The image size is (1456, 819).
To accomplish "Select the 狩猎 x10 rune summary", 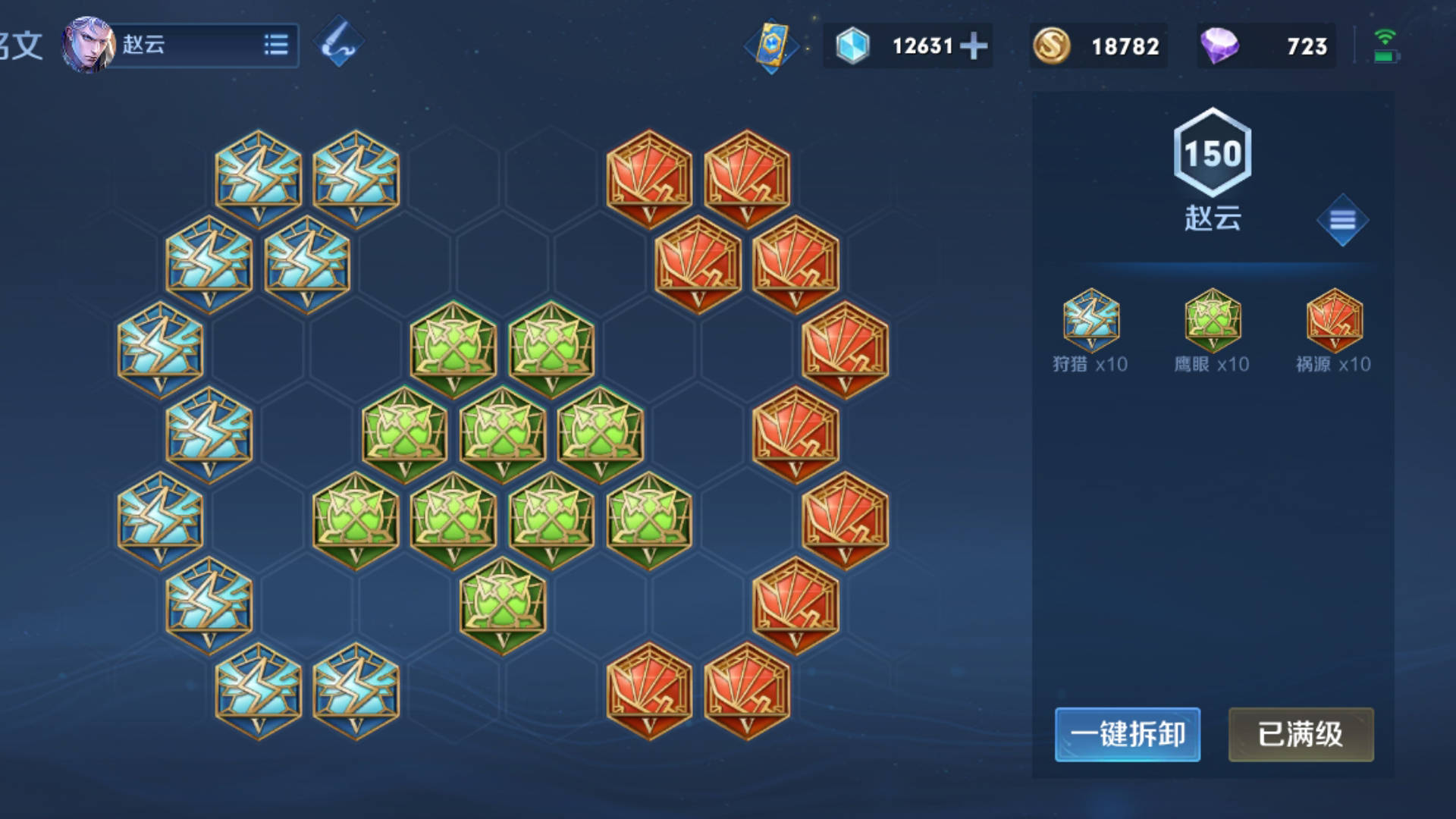I will pos(1090,331).
